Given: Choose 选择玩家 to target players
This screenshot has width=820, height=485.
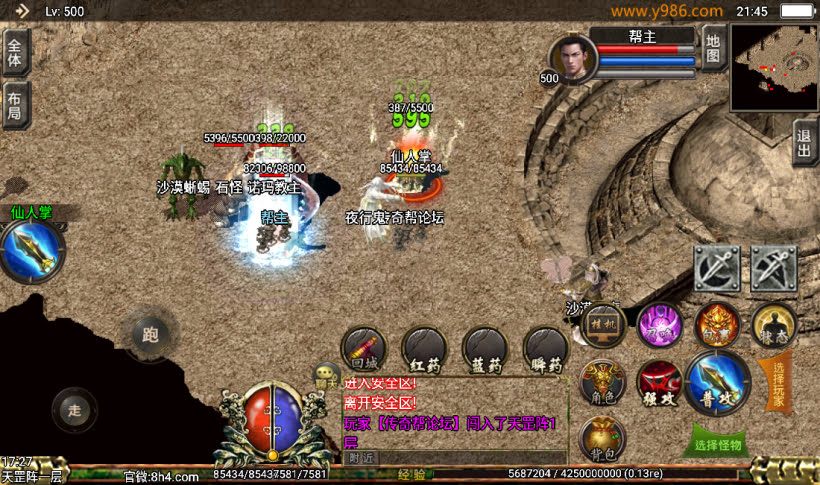Looking at the screenshot, I should [779, 383].
